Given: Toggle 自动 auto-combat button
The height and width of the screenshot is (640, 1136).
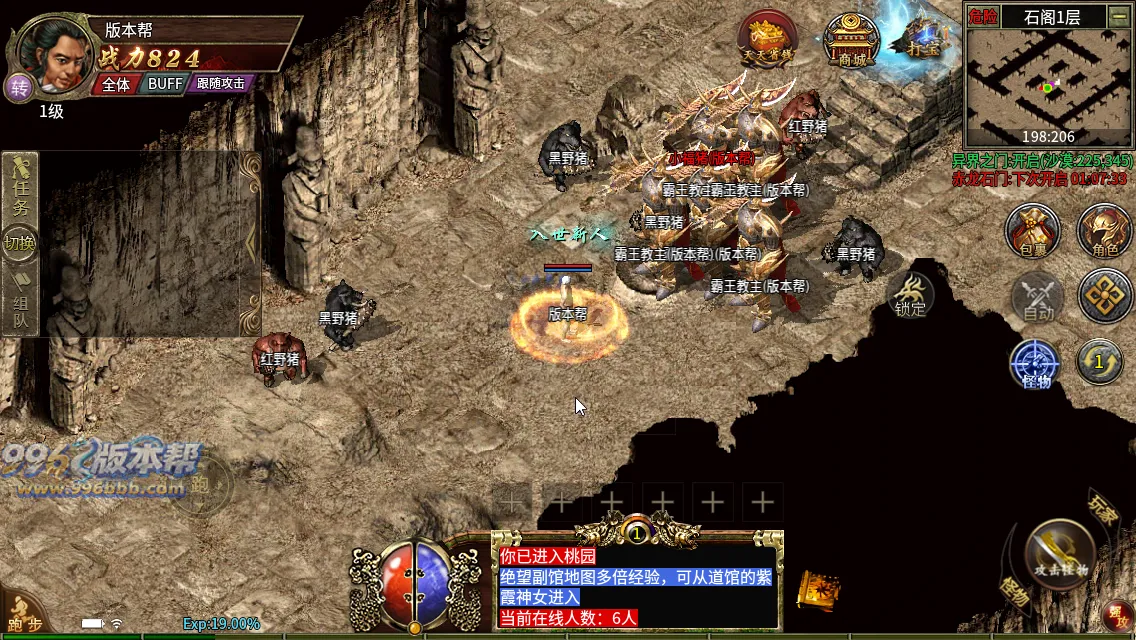Looking at the screenshot, I should (1039, 297).
